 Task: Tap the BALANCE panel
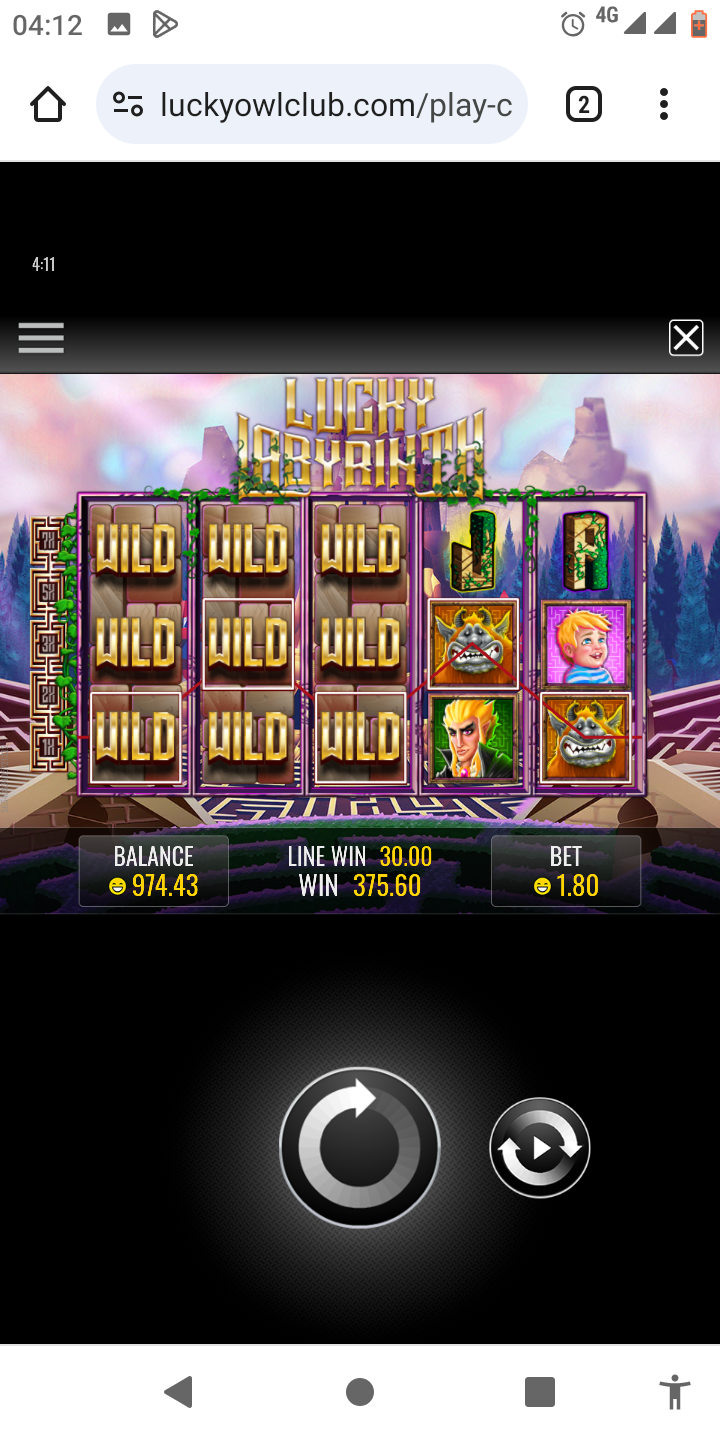(154, 871)
